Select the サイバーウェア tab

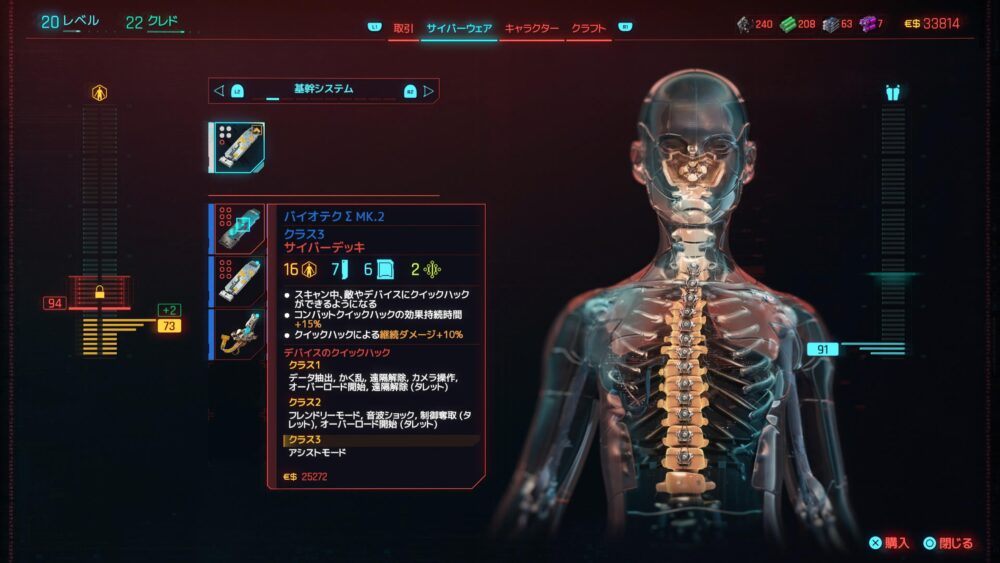[x=458, y=29]
